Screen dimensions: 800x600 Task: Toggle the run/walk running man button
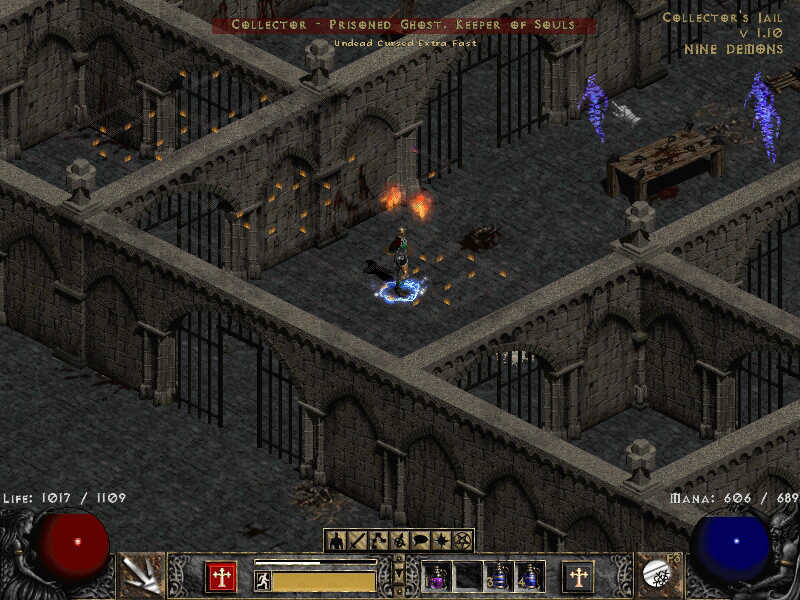click(x=263, y=580)
